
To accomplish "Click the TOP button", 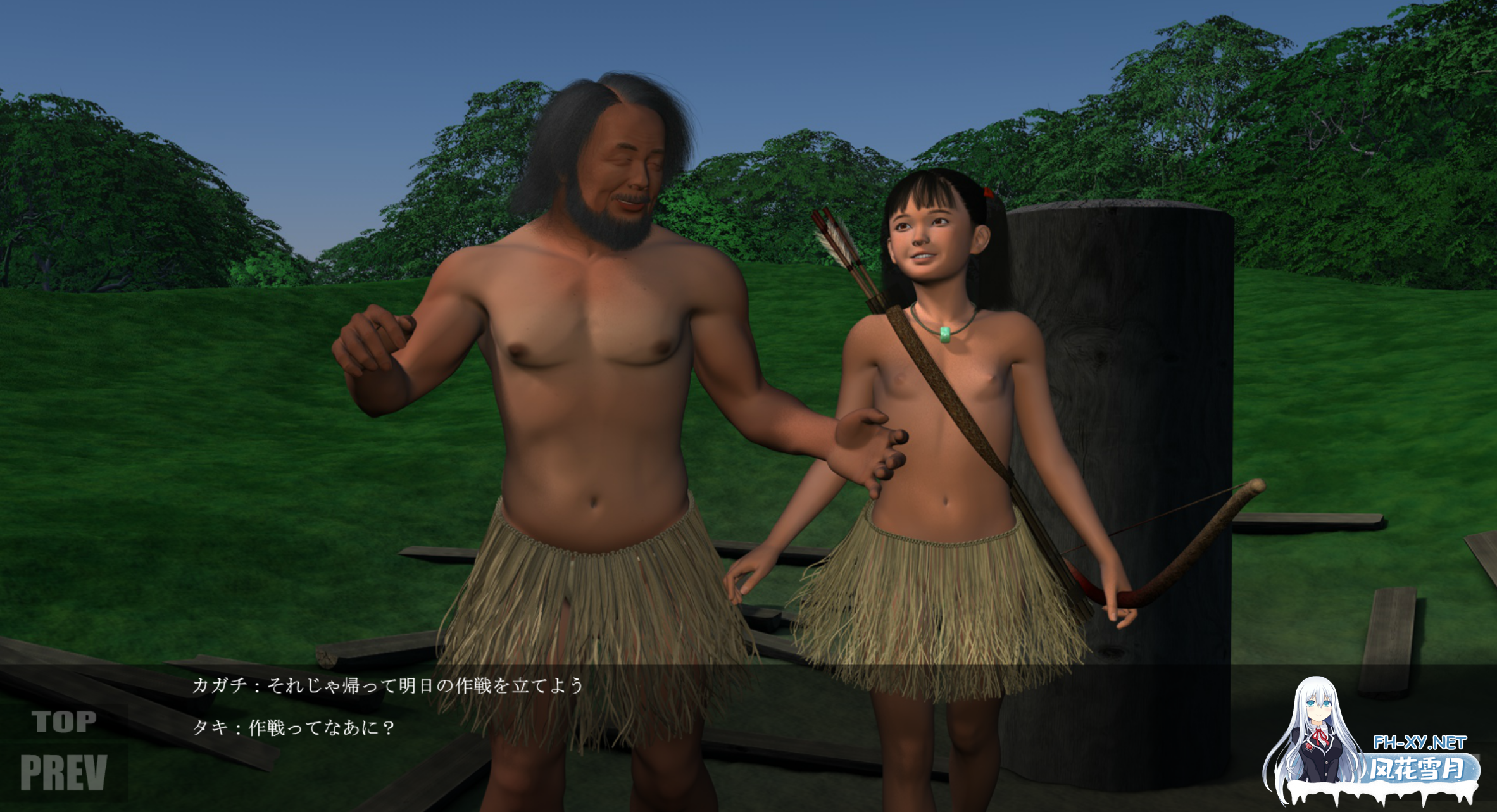I will pos(64,721).
